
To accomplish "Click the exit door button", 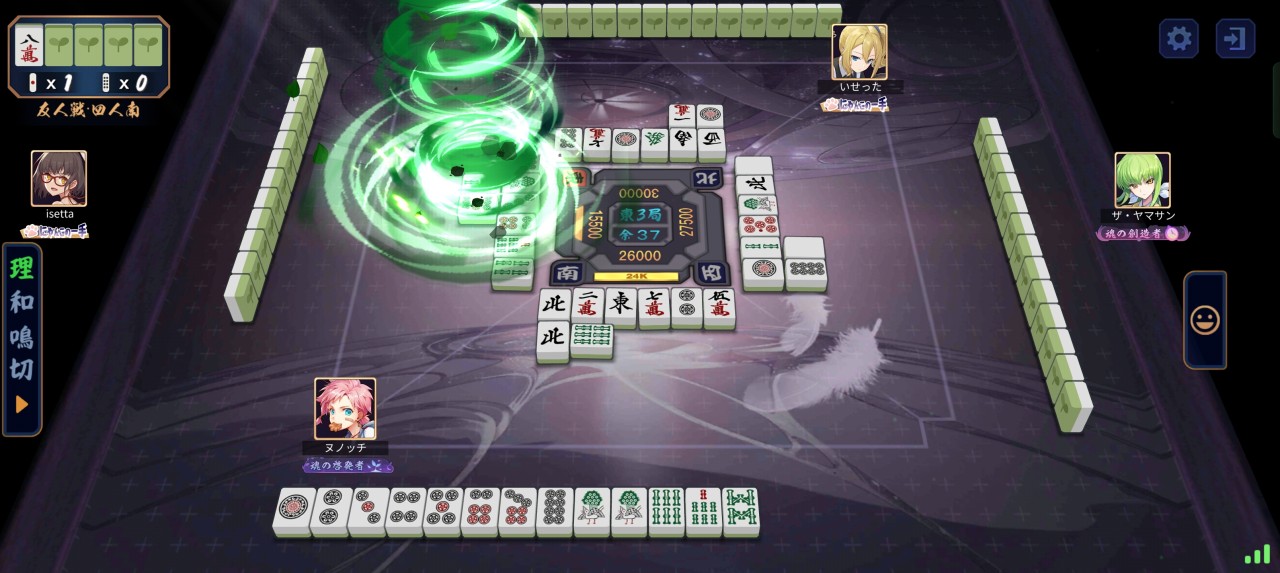I will click(x=1235, y=39).
